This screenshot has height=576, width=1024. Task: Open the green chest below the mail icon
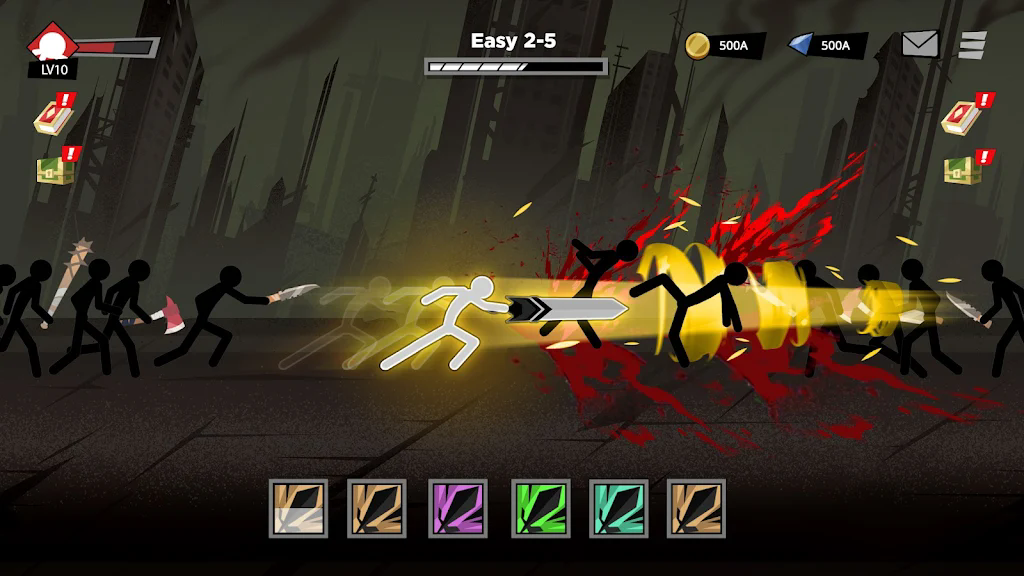[x=964, y=168]
